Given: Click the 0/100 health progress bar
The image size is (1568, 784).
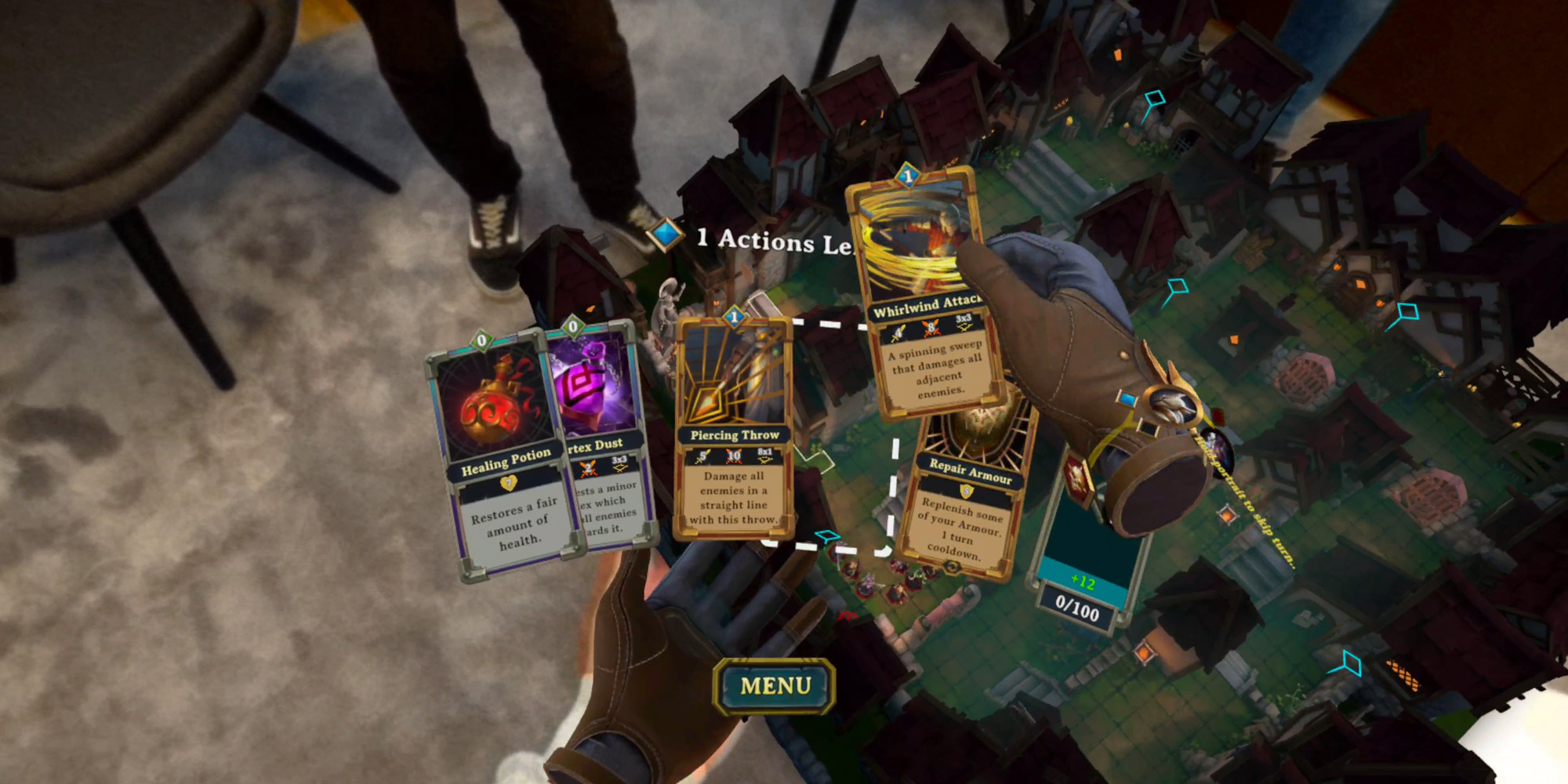Looking at the screenshot, I should tap(1077, 608).
